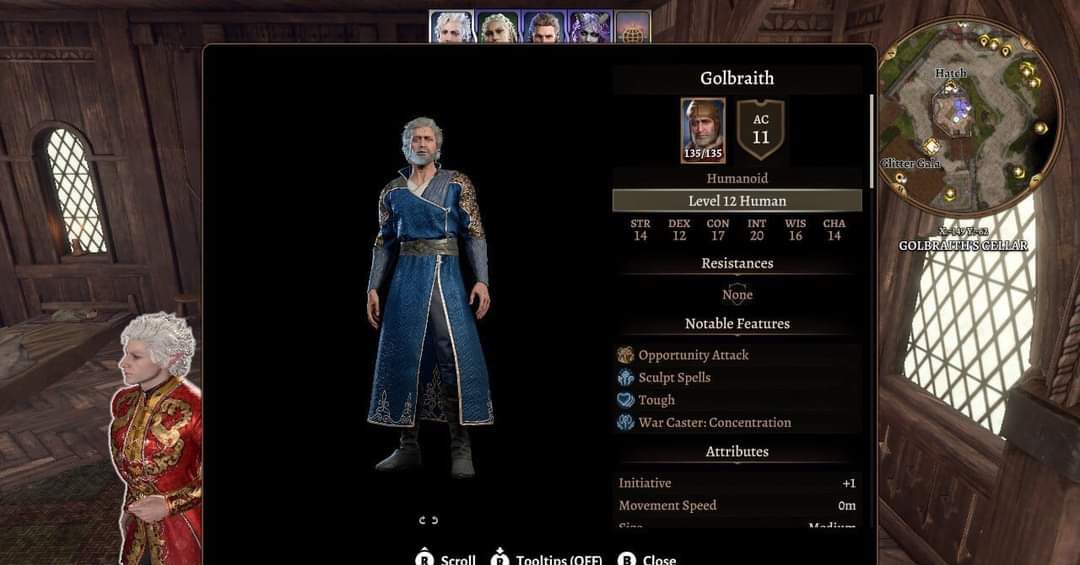Select the first white-haired party portrait
The width and height of the screenshot is (1080, 565).
pyautogui.click(x=452, y=27)
